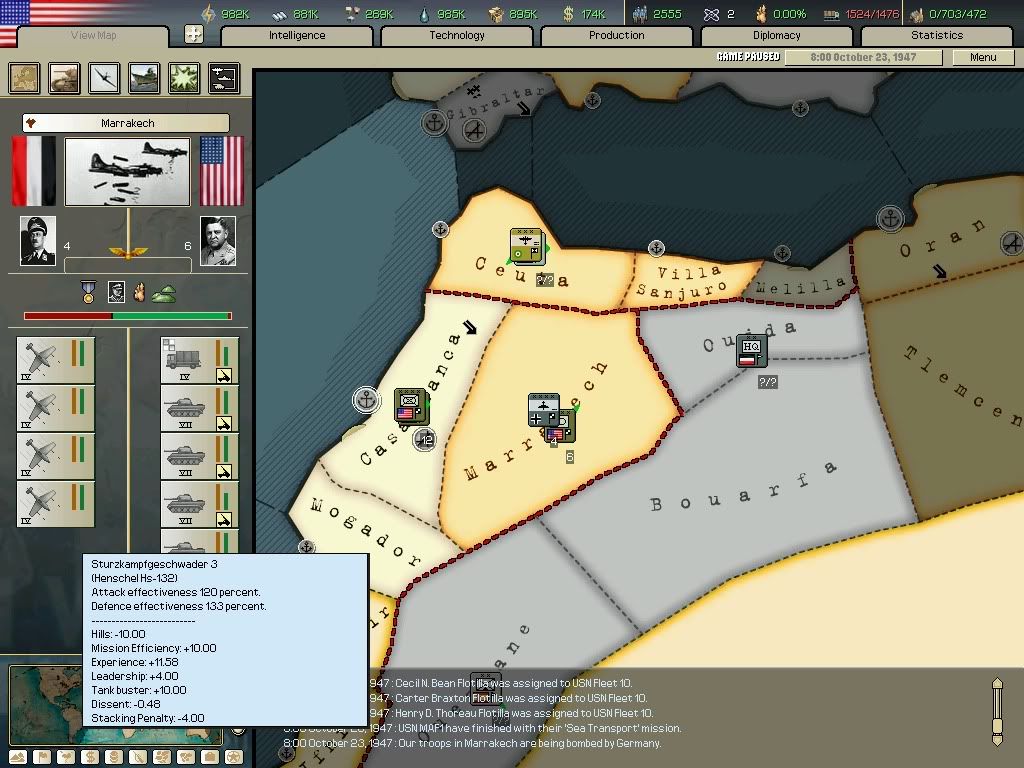The height and width of the screenshot is (768, 1024).
Task: Open the warship naval units list
Action: pos(144,78)
